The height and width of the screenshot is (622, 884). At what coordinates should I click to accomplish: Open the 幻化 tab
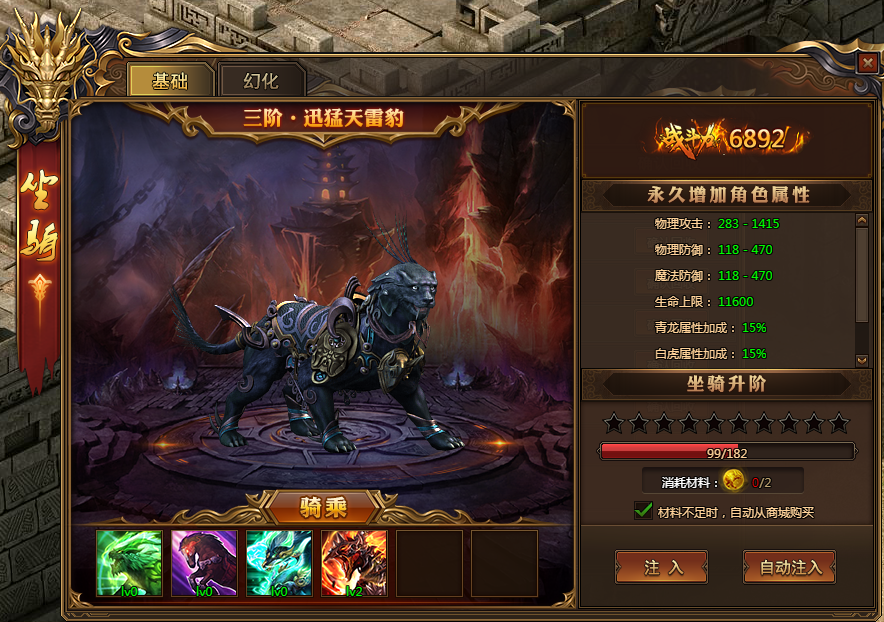click(x=261, y=81)
